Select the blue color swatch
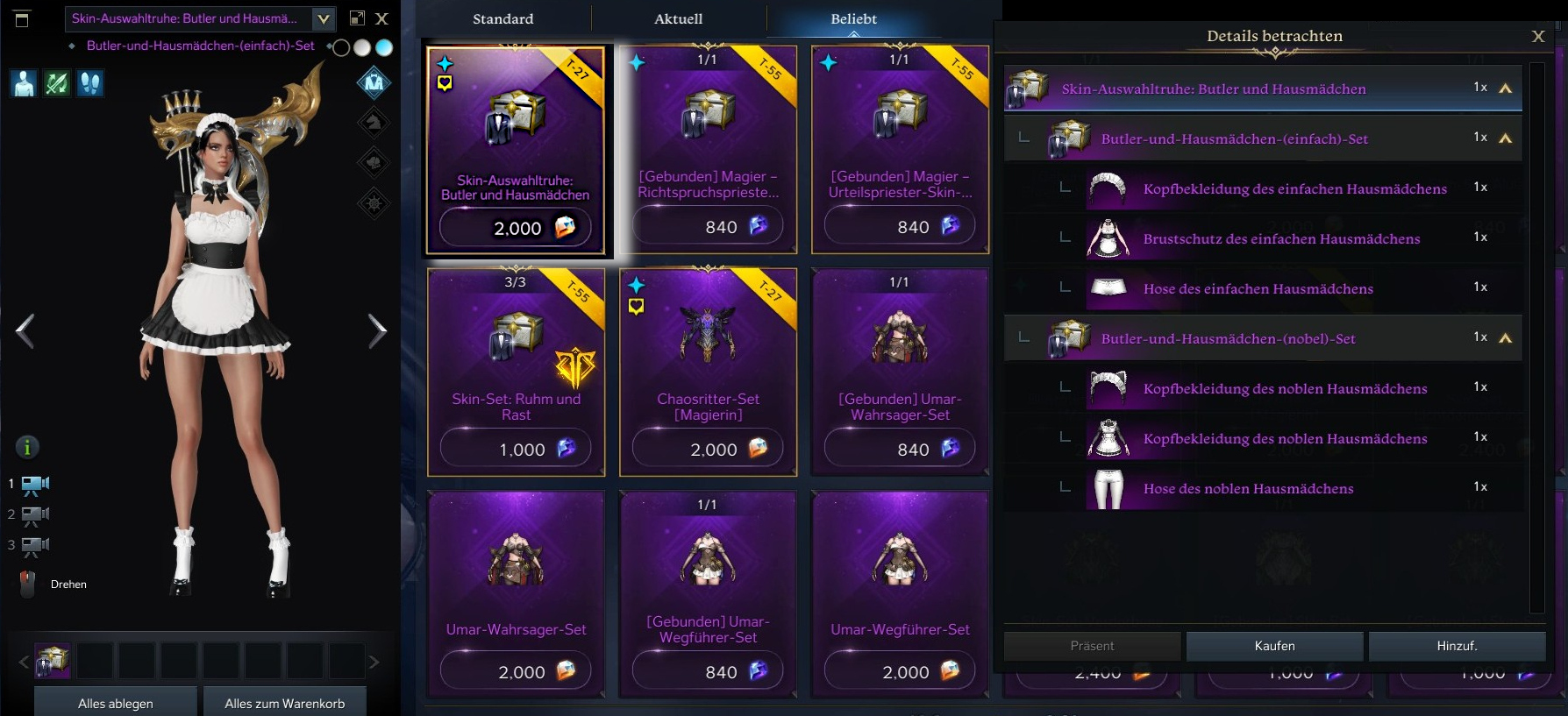Viewport: 1568px width, 716px height. pos(383,48)
